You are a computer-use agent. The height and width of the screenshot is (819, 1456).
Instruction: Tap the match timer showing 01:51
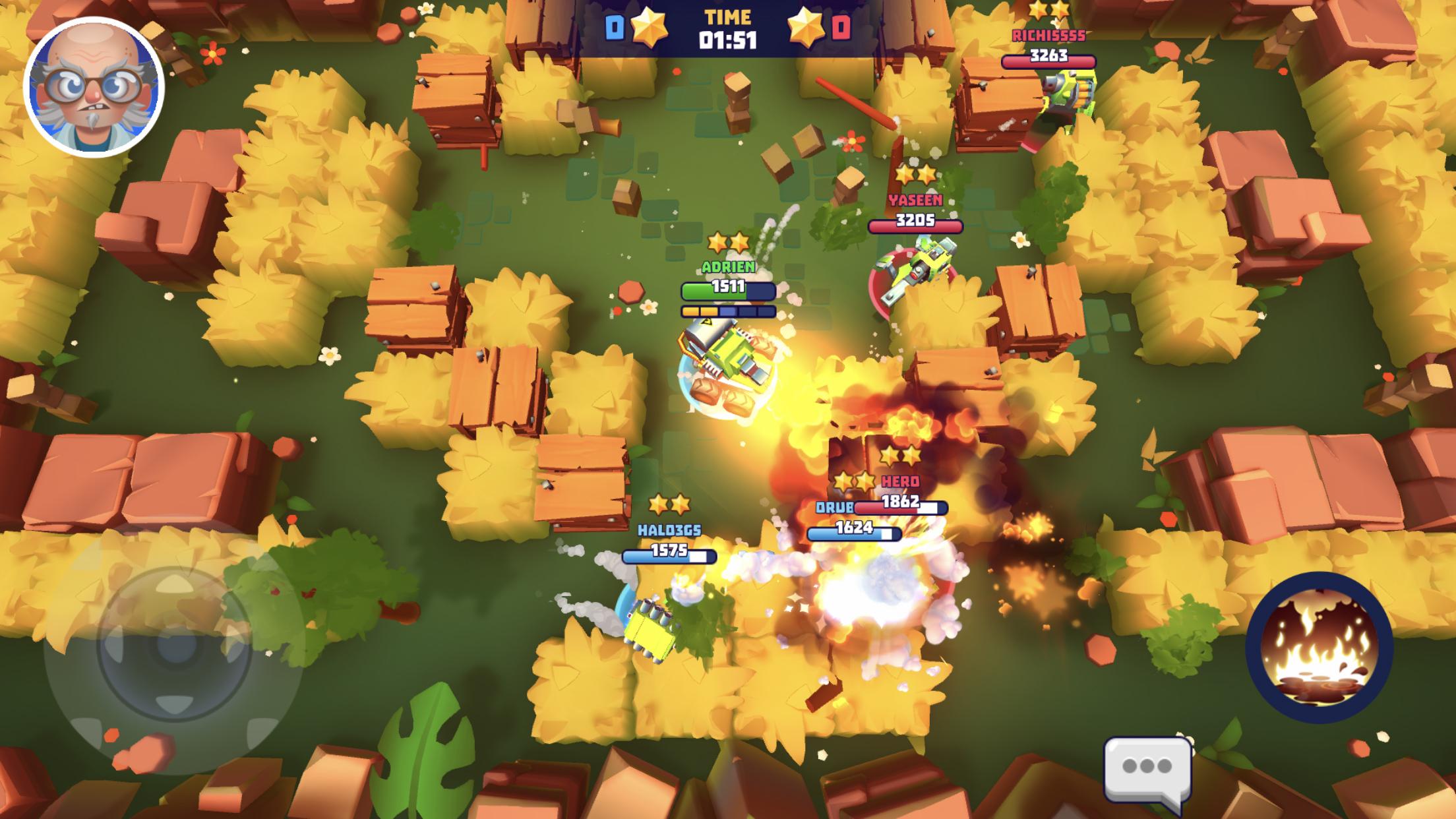[x=728, y=38]
